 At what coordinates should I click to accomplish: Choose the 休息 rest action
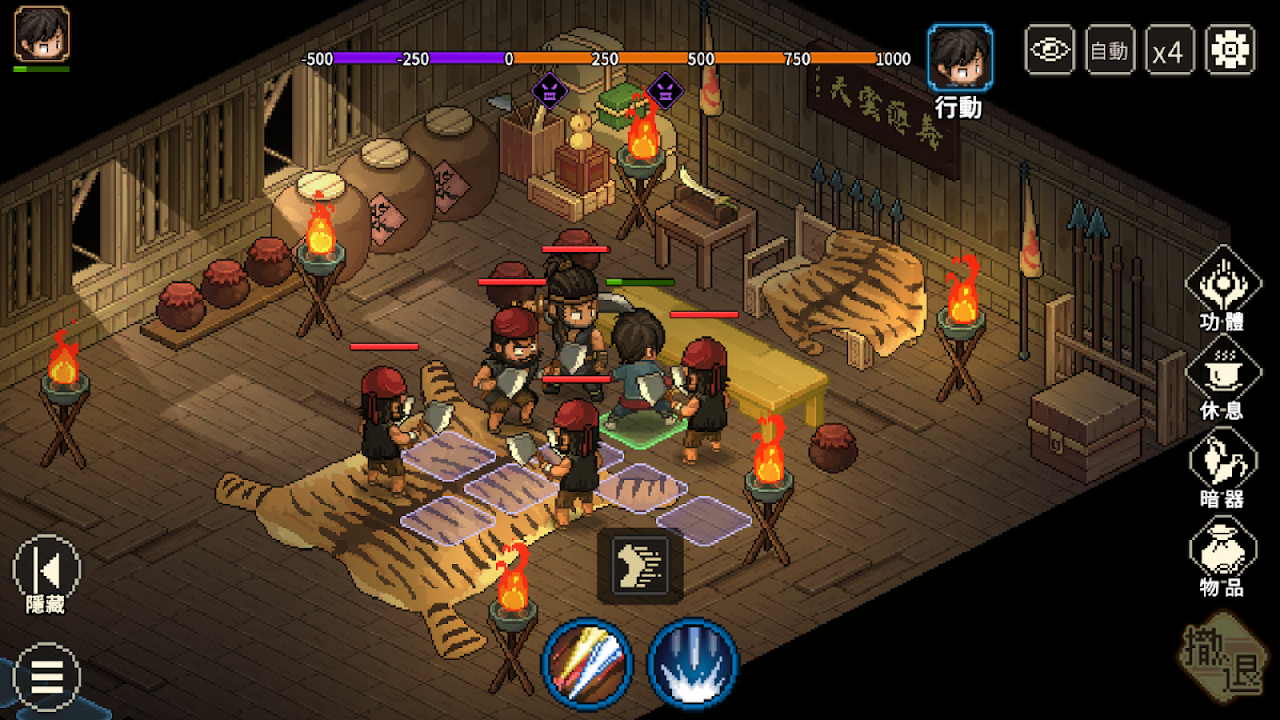click(1222, 372)
